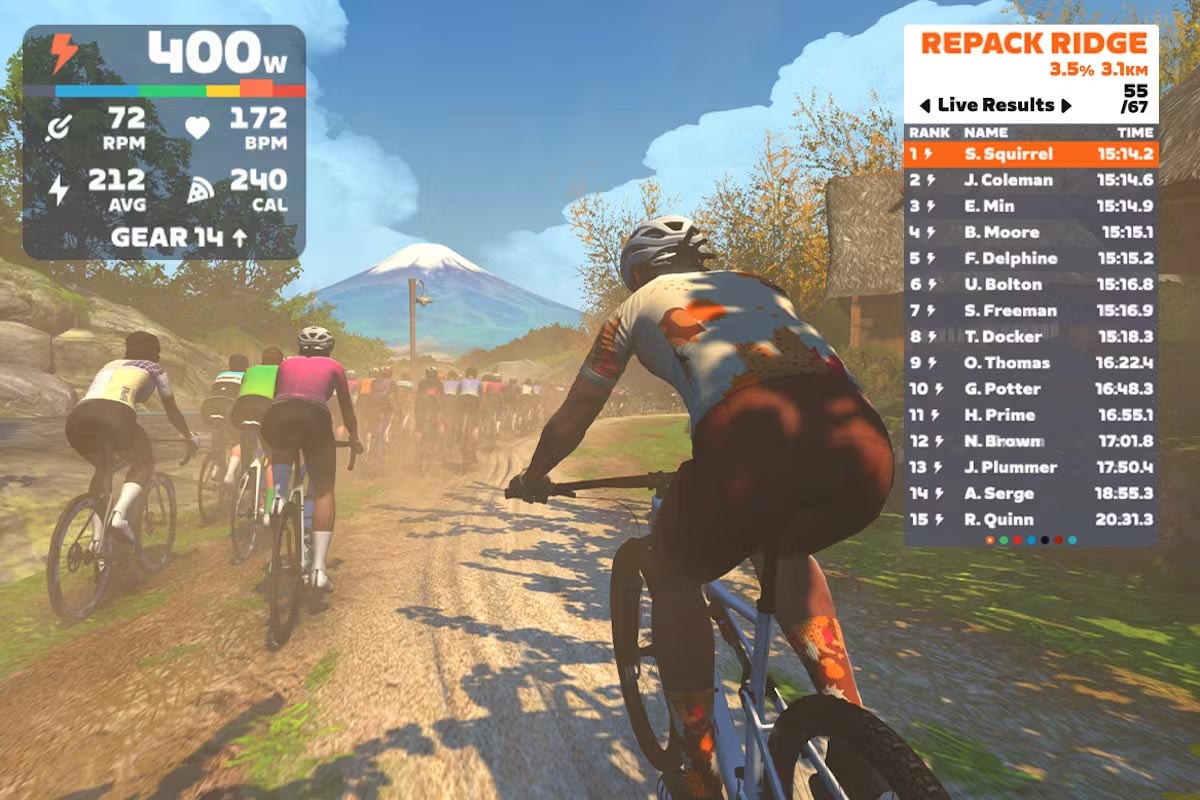Select U. Bolton's result row
Screen dimensions: 1200x800
click(x=1030, y=284)
